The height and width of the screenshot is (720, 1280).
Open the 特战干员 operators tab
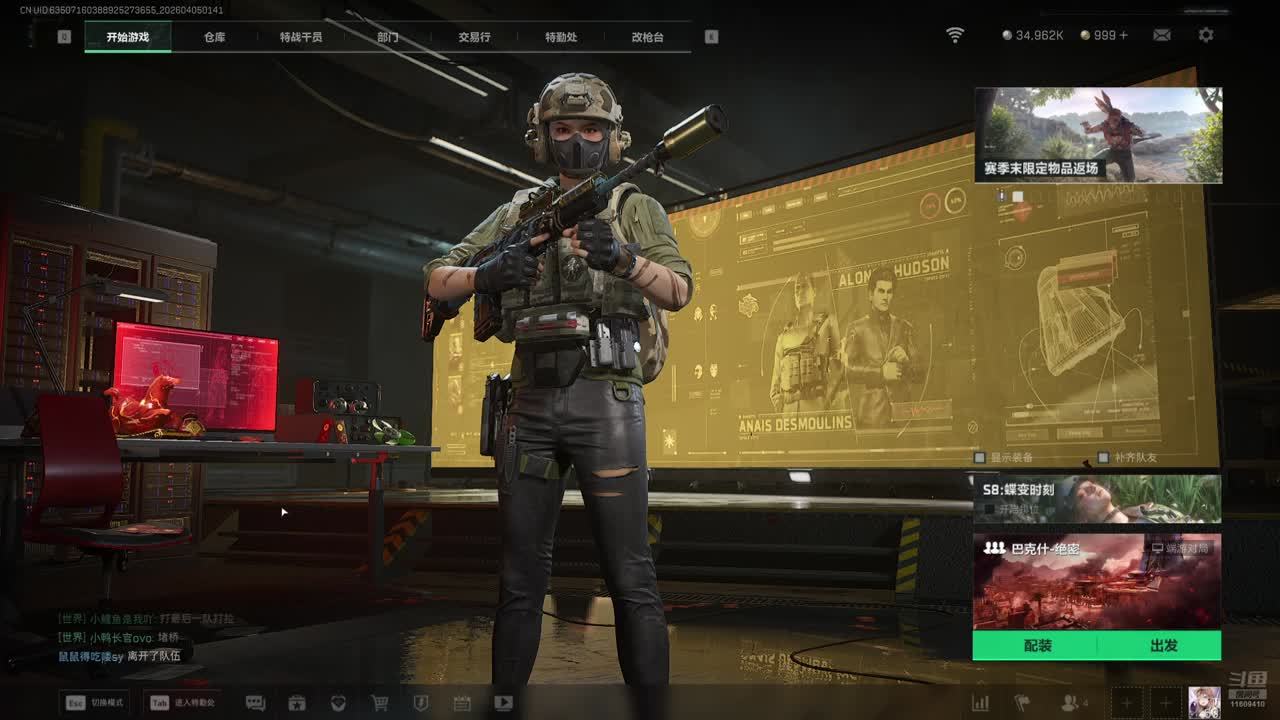click(301, 37)
